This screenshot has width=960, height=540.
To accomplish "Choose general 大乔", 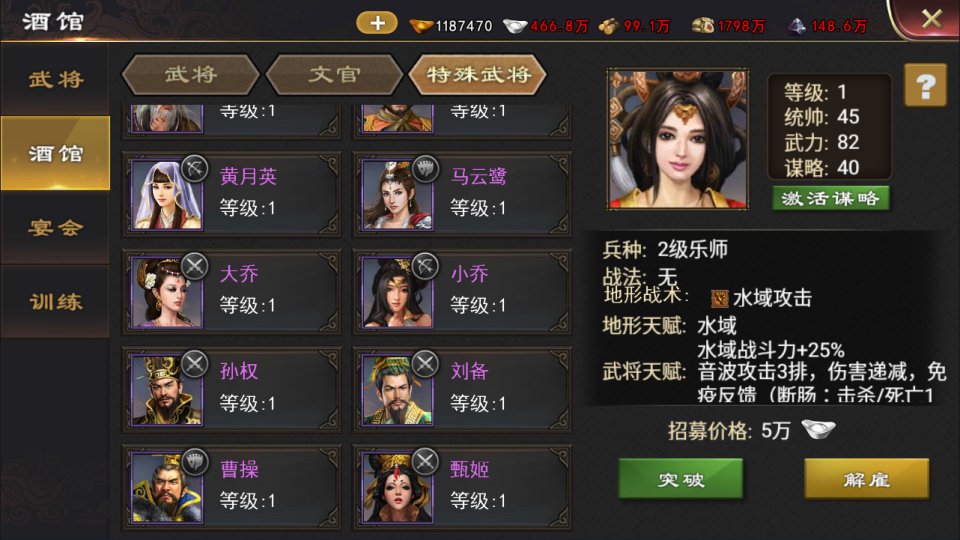I will pos(231,290).
